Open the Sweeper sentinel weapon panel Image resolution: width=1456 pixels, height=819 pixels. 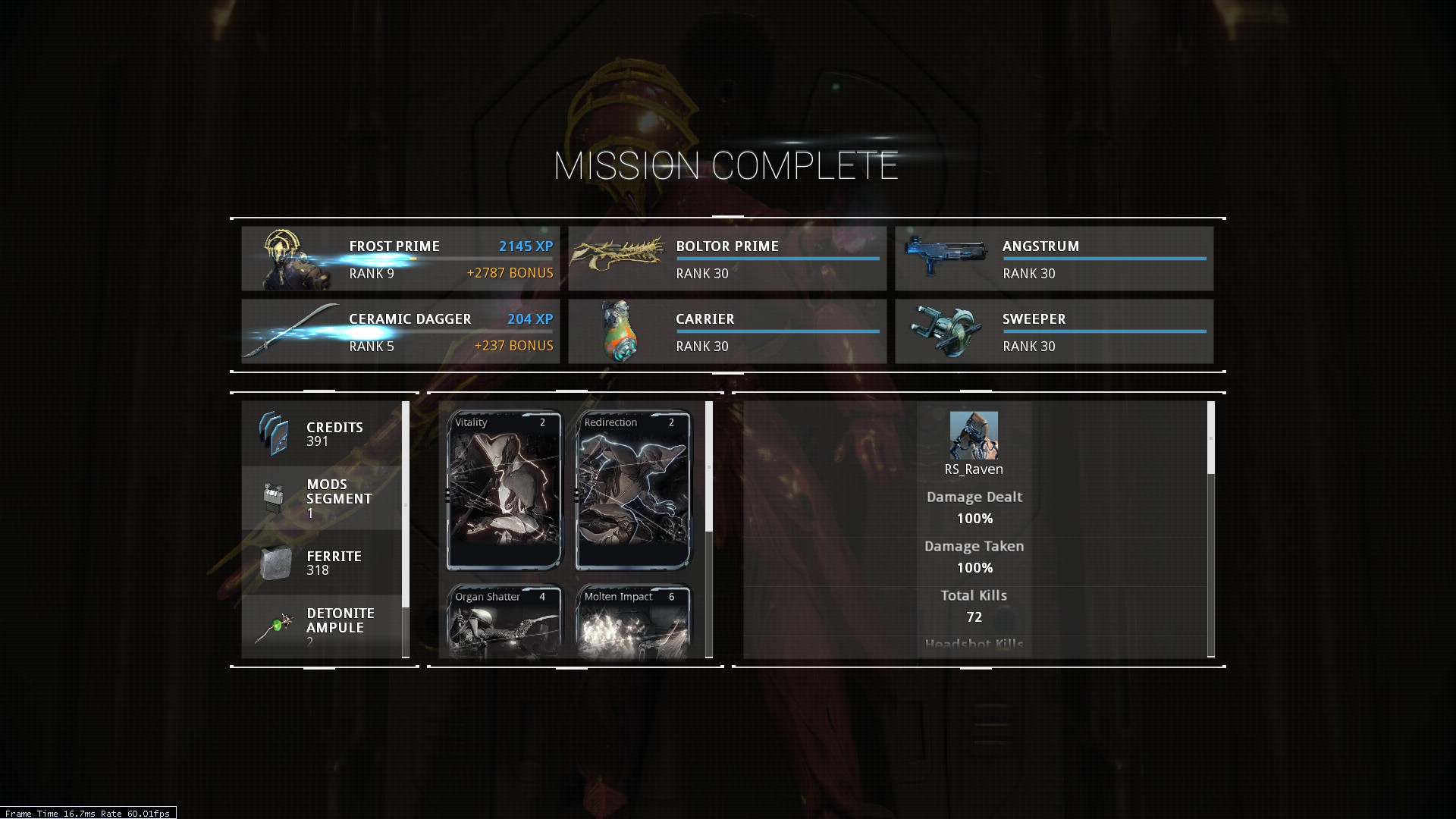[x=1054, y=331]
